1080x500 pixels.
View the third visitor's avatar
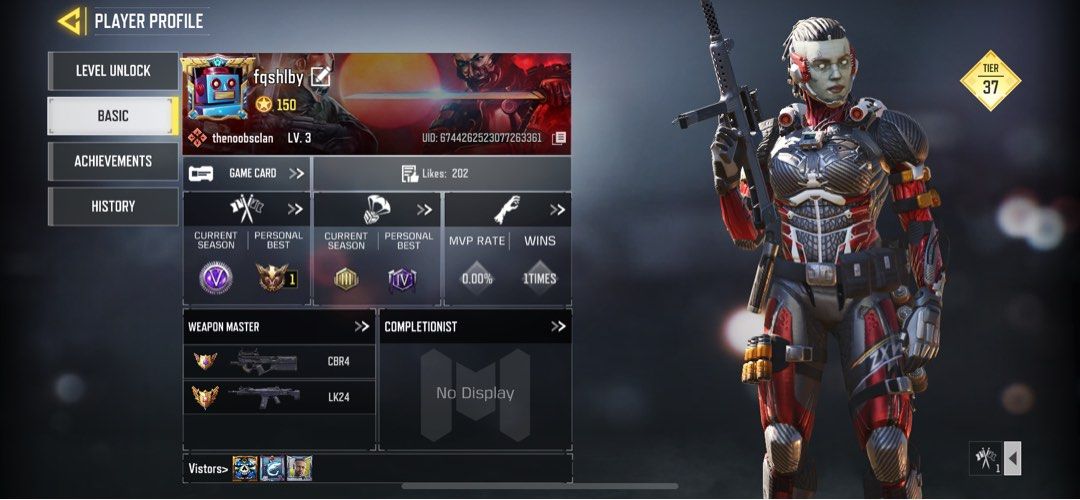(x=299, y=468)
